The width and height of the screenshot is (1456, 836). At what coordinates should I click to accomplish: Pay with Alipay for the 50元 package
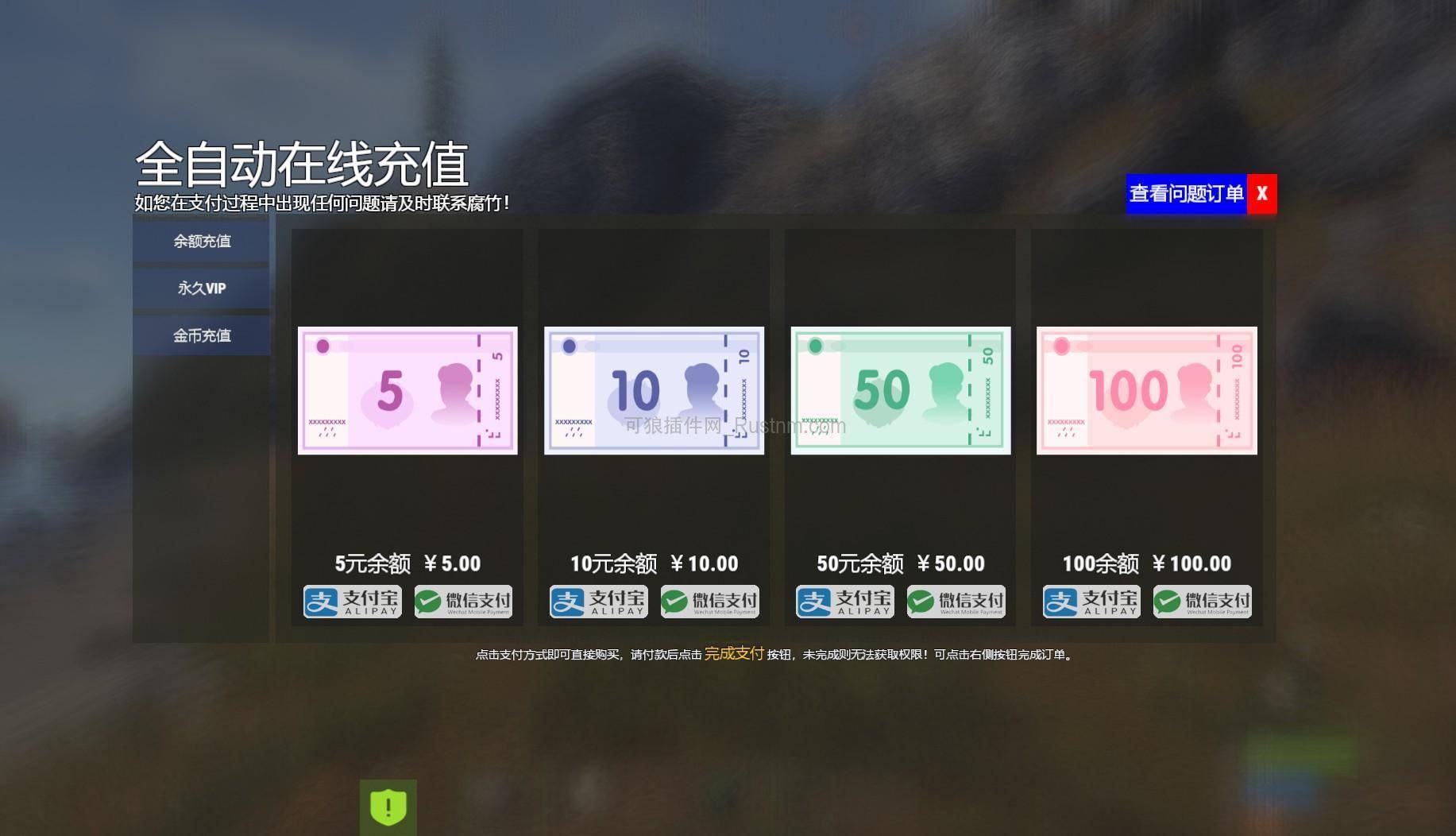coord(844,602)
